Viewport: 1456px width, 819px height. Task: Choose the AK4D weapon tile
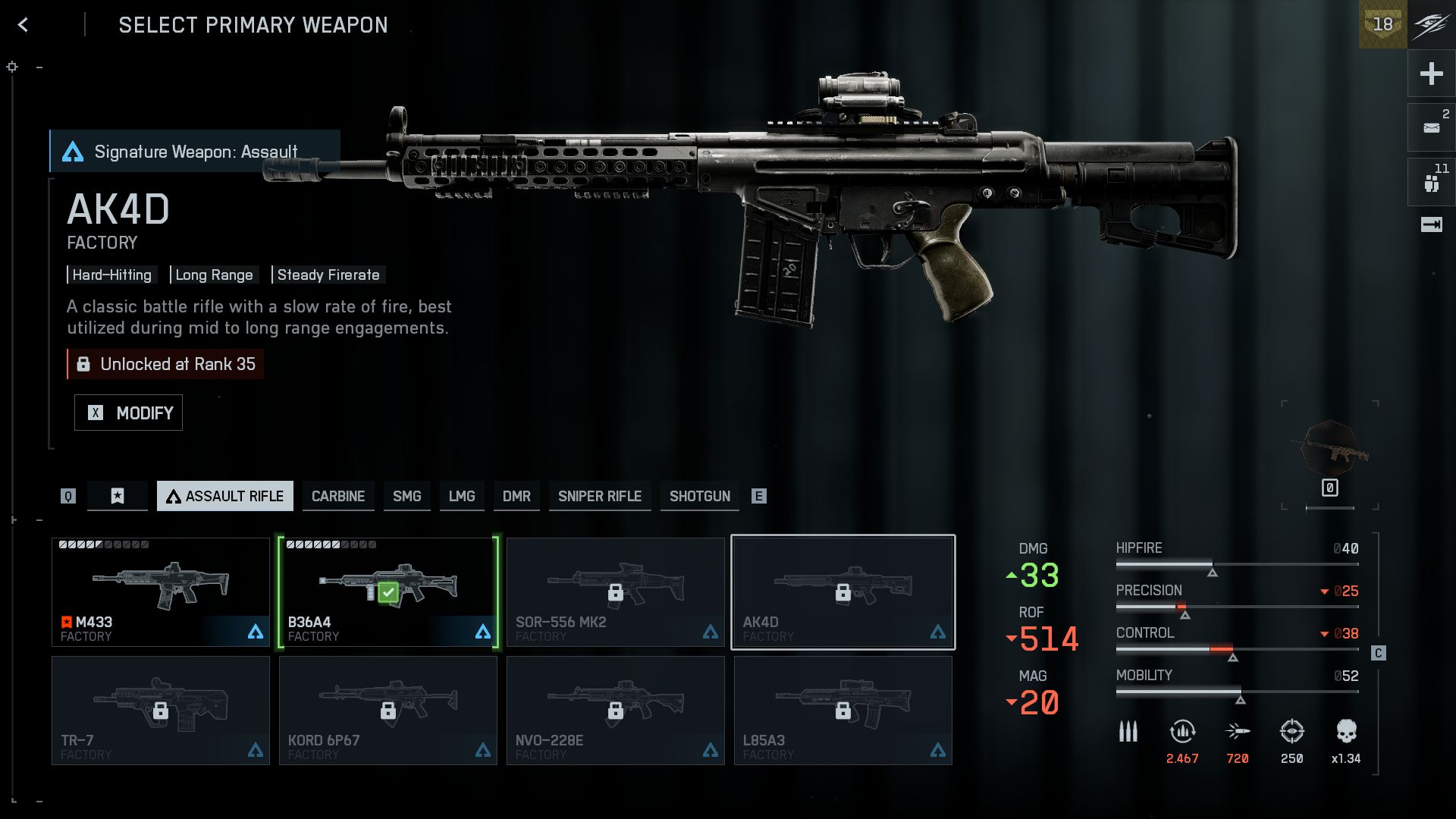pos(843,592)
